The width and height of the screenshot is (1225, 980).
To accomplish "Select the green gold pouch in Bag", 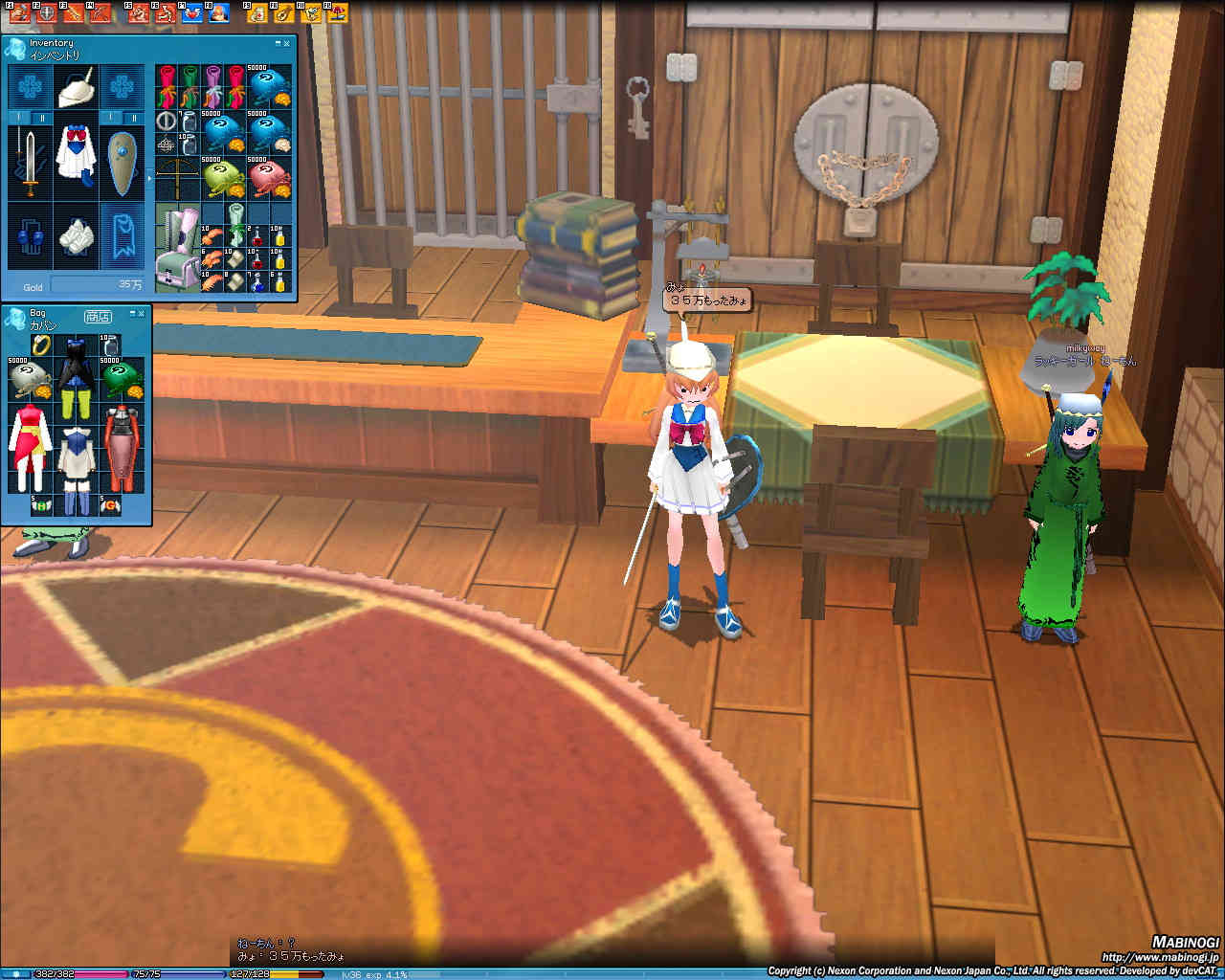I will pyautogui.click(x=122, y=380).
